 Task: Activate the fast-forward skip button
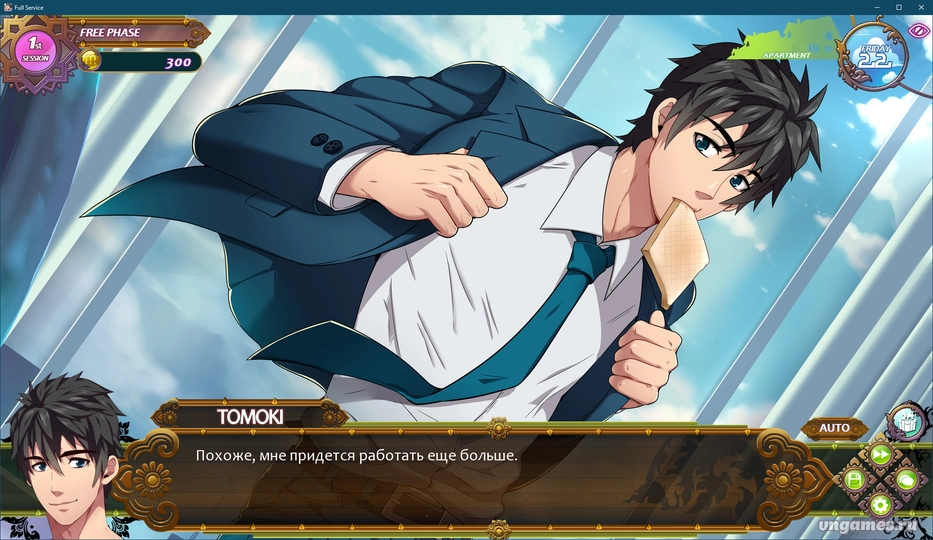pyautogui.click(x=880, y=455)
